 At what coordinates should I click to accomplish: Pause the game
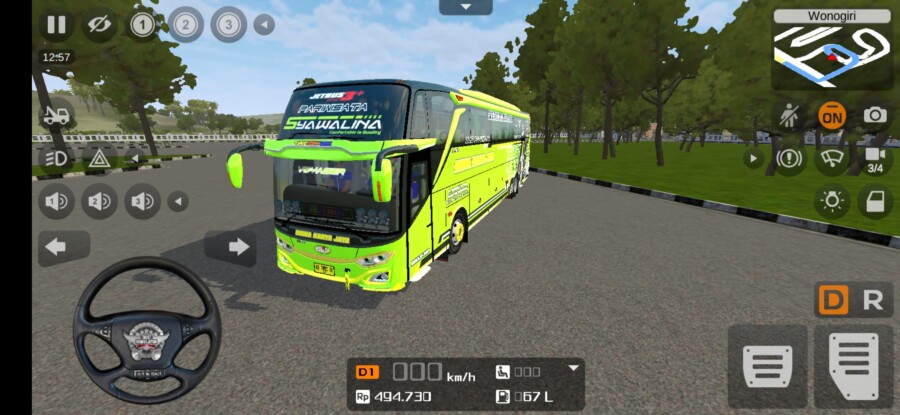57,25
